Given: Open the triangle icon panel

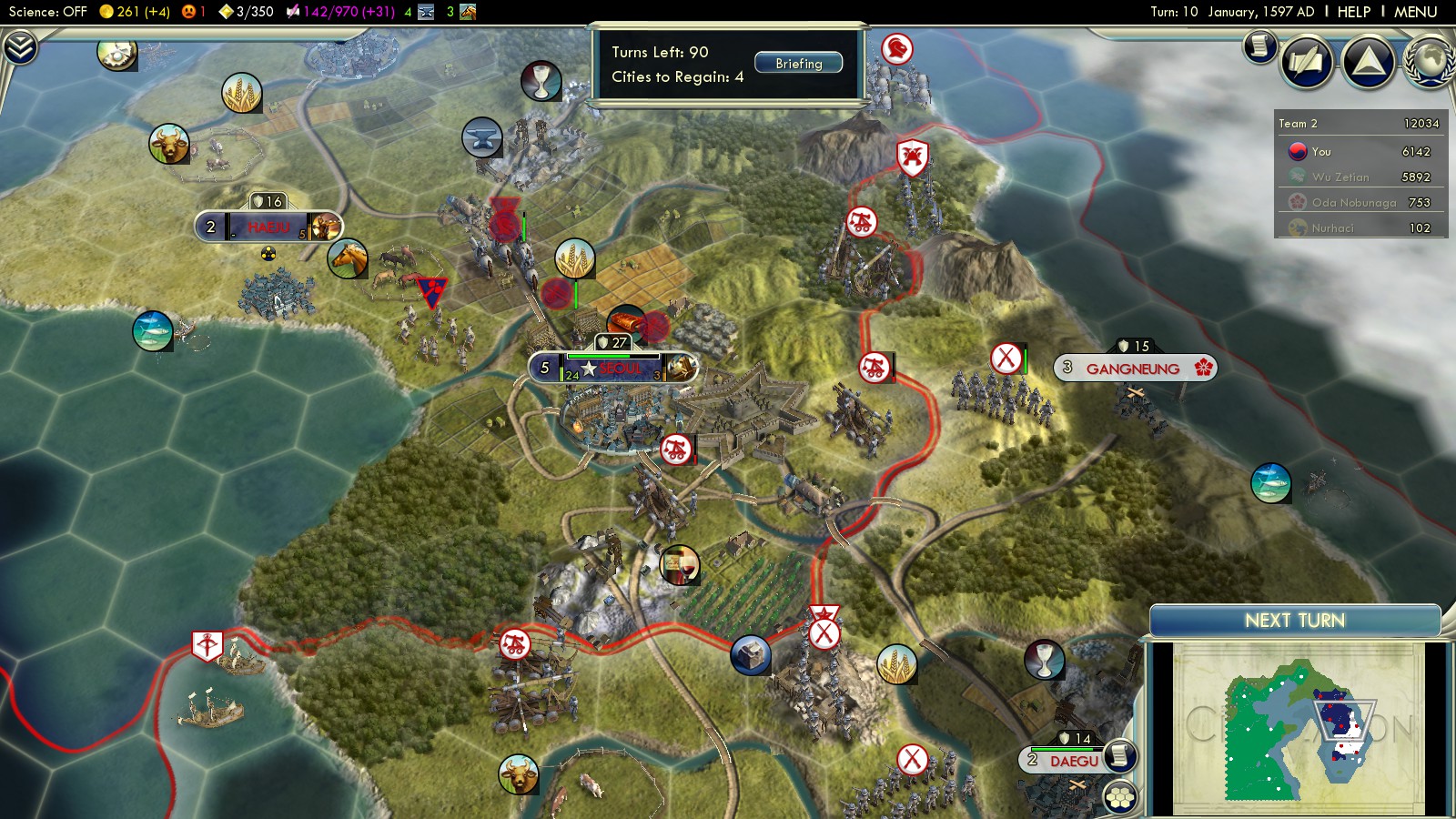Looking at the screenshot, I should tap(1368, 62).
